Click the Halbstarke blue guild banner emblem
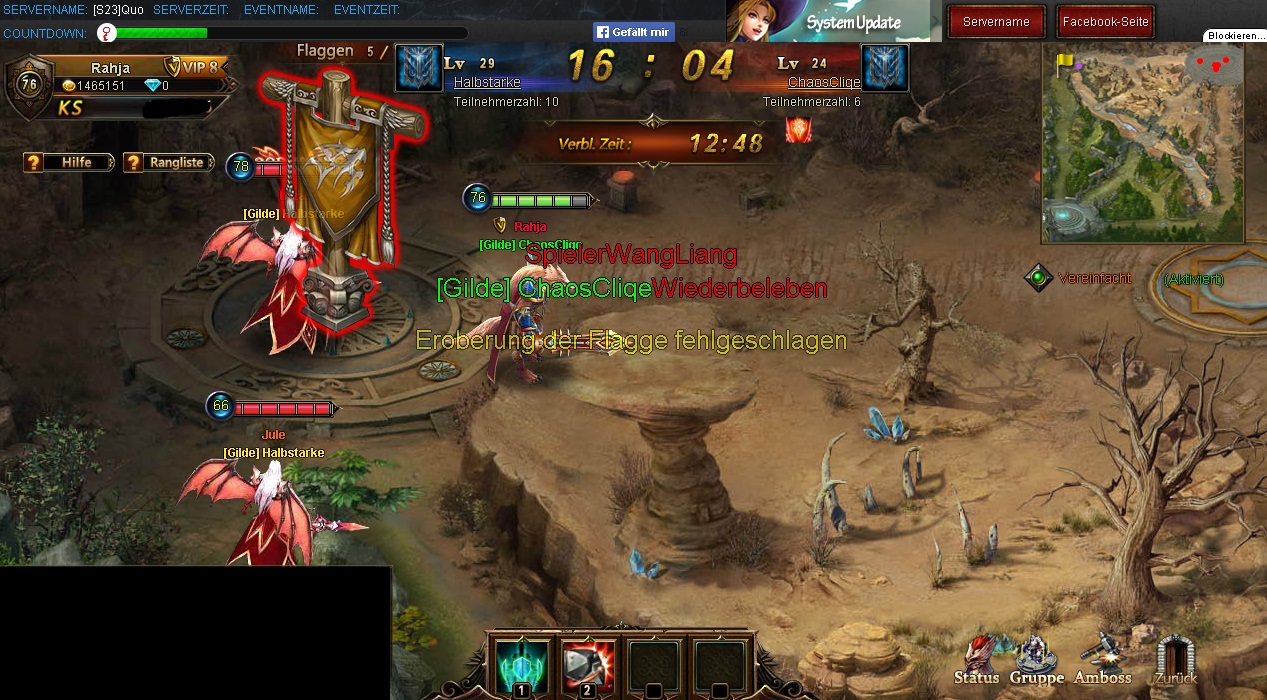The width and height of the screenshot is (1267, 700). pos(418,68)
